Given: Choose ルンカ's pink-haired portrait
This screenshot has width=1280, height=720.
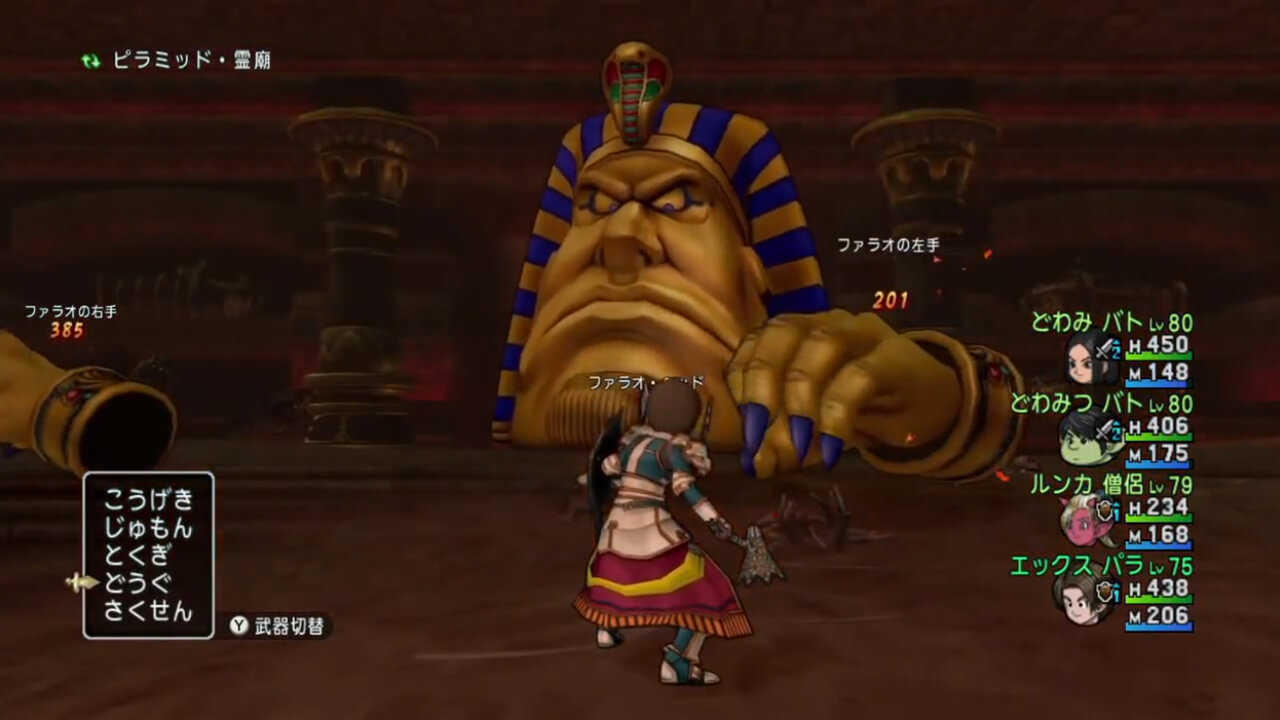Looking at the screenshot, I should pyautogui.click(x=1085, y=519).
